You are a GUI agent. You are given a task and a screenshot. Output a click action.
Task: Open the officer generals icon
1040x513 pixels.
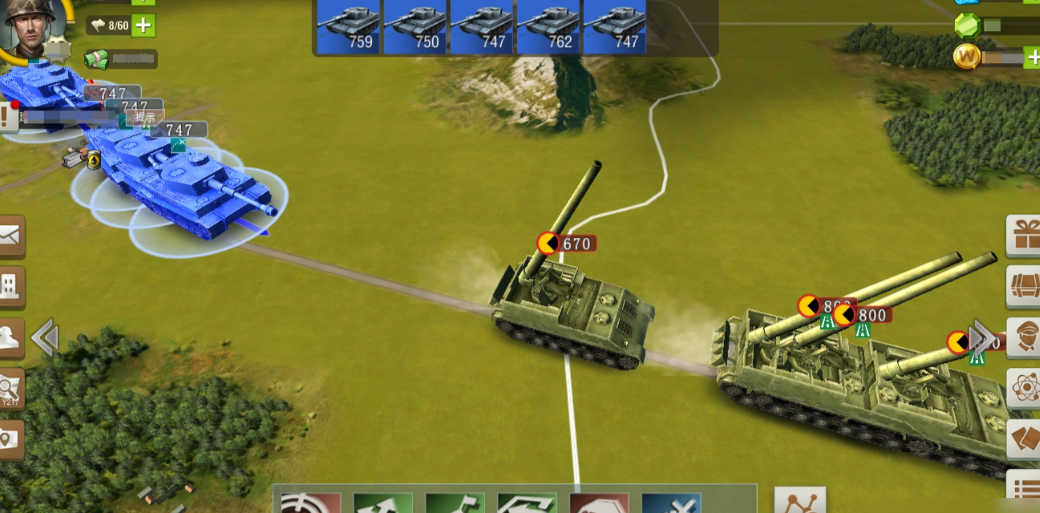[1024, 337]
